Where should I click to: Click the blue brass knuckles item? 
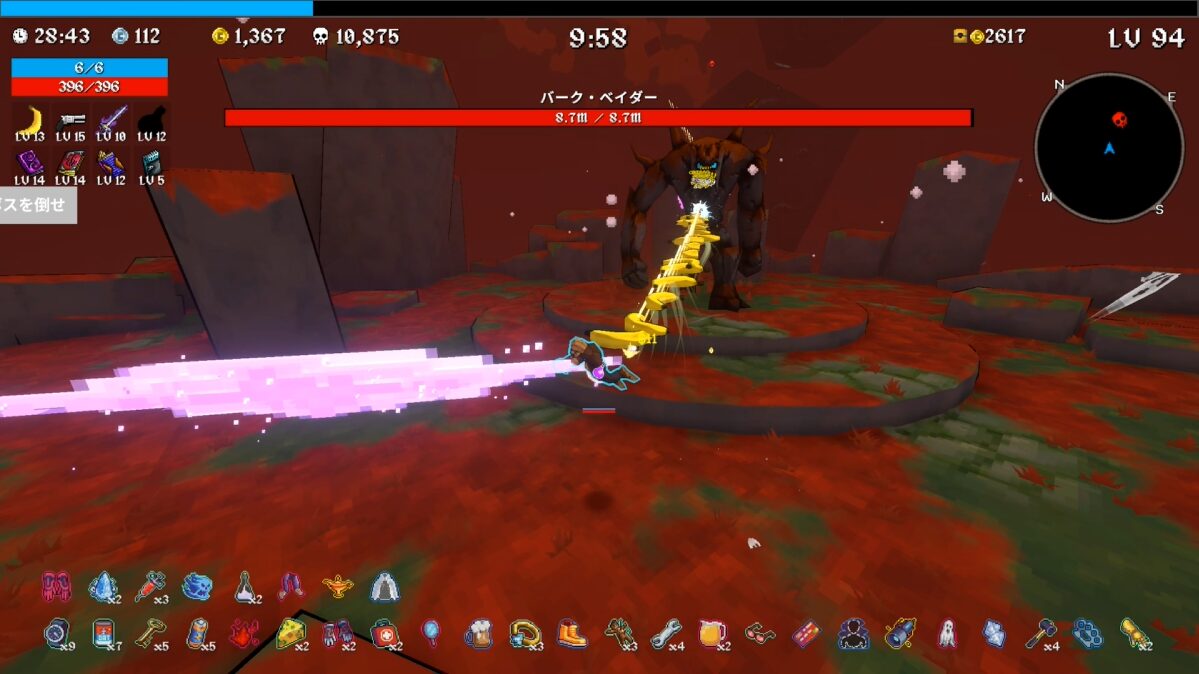click(1087, 633)
